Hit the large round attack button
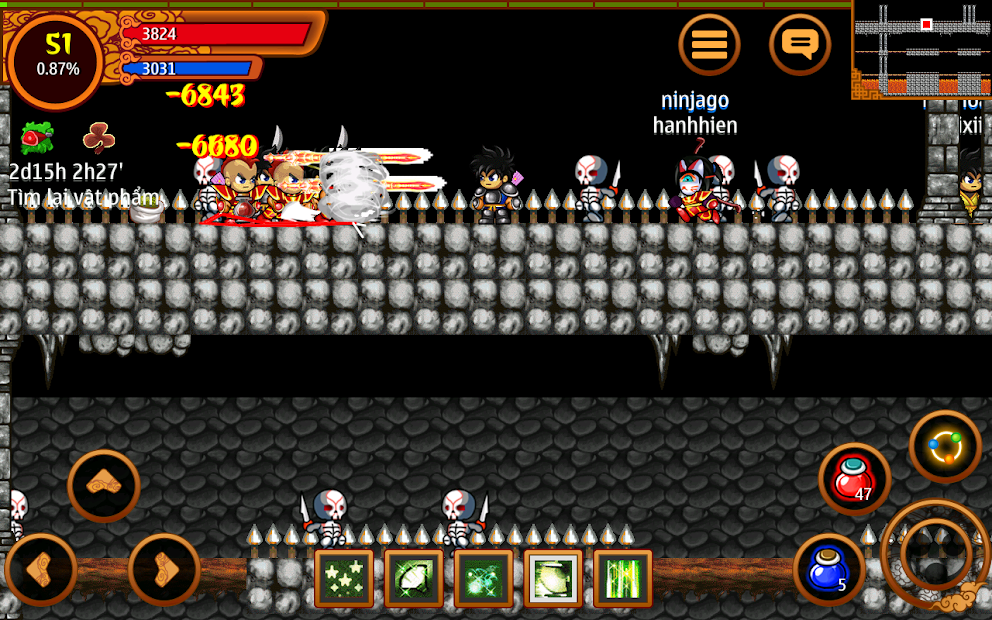992x620 pixels. pos(936,553)
